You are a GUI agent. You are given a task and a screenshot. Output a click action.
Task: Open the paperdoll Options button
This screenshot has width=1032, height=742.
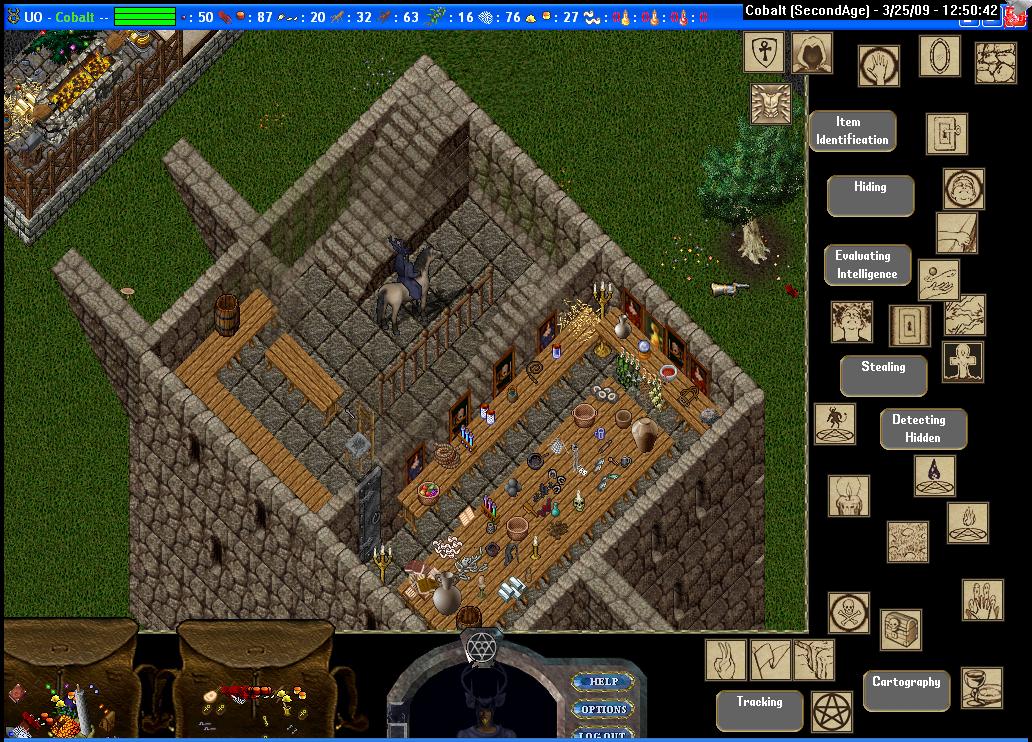pyautogui.click(x=603, y=710)
